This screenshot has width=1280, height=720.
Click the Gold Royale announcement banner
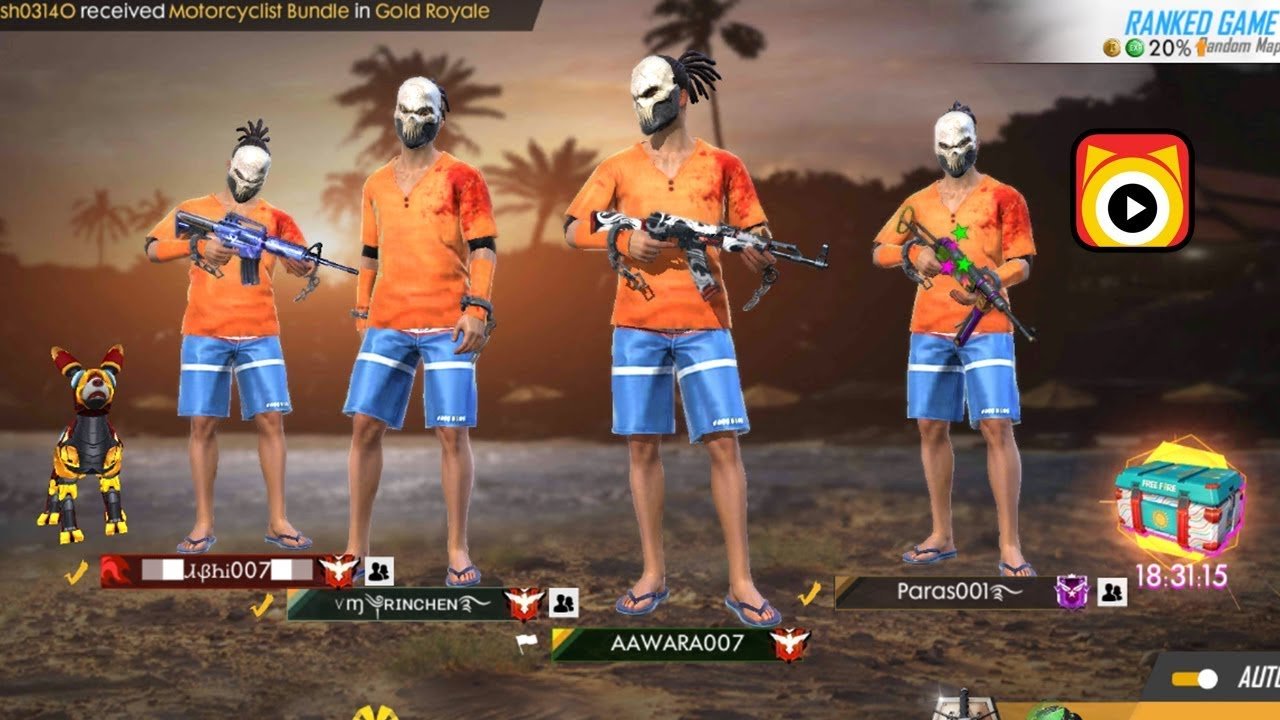point(432,13)
